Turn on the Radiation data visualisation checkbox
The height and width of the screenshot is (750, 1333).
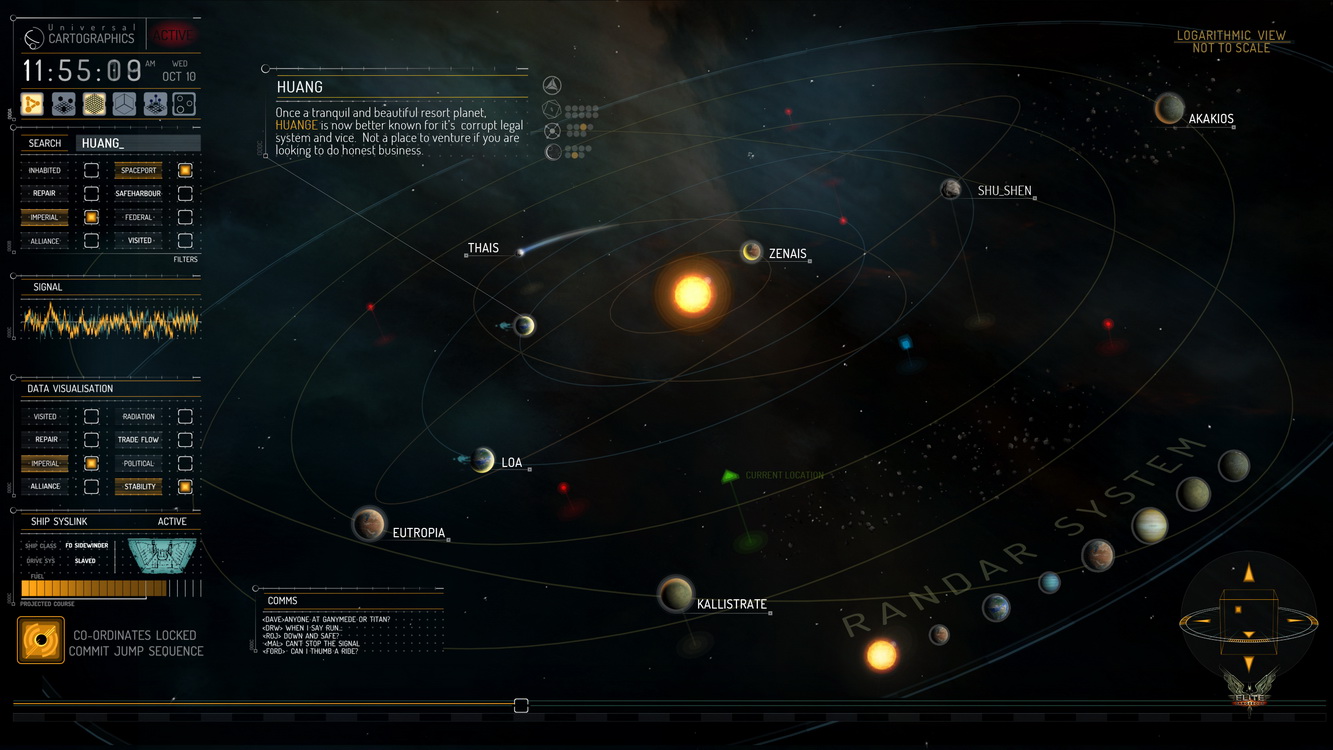(x=185, y=416)
